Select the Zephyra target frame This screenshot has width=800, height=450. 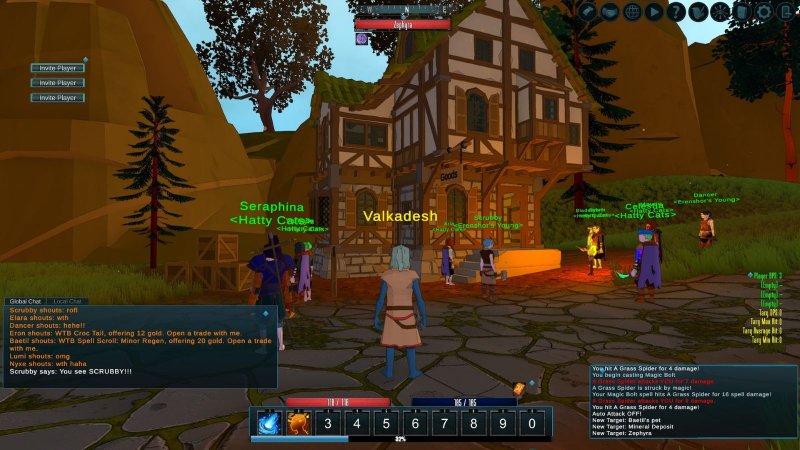(x=402, y=23)
